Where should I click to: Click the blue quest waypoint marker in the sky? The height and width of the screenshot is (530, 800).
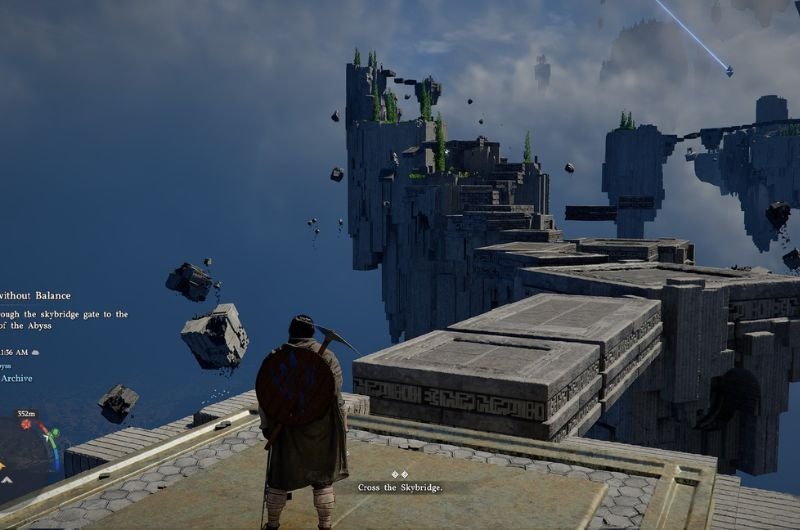point(729,71)
